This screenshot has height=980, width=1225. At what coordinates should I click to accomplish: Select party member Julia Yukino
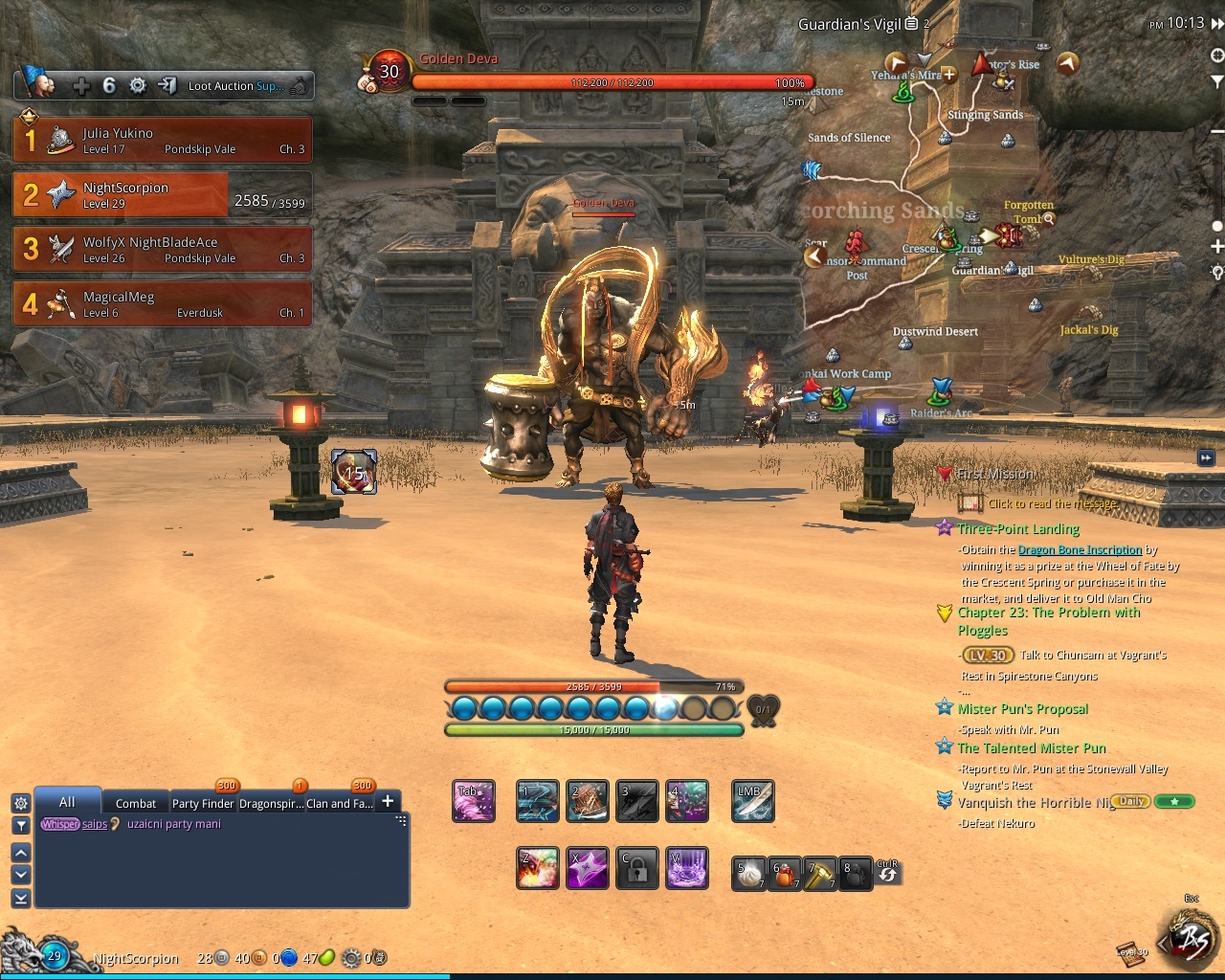tap(162, 140)
